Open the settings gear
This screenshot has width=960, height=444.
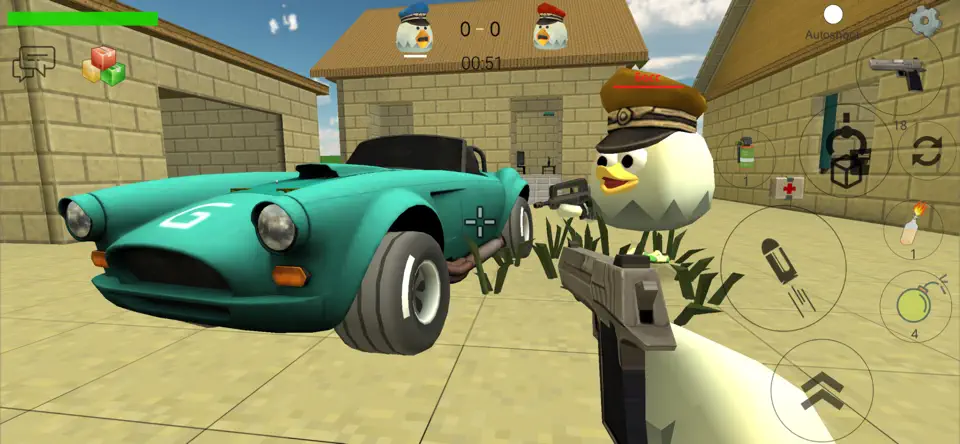coord(924,20)
